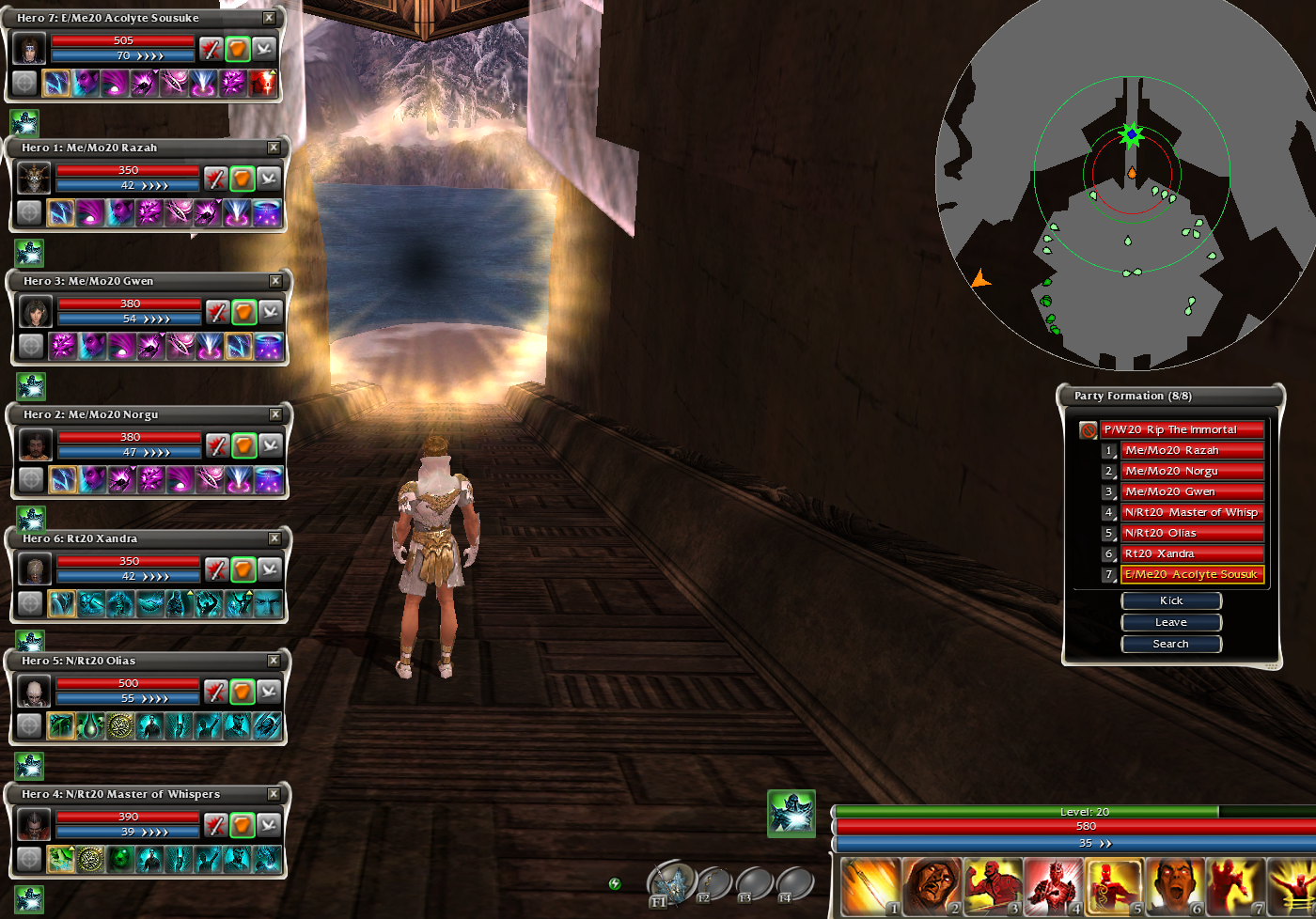Open Razah's target lock button
Image resolution: width=1316 pixels, height=919 pixels.
[x=29, y=213]
